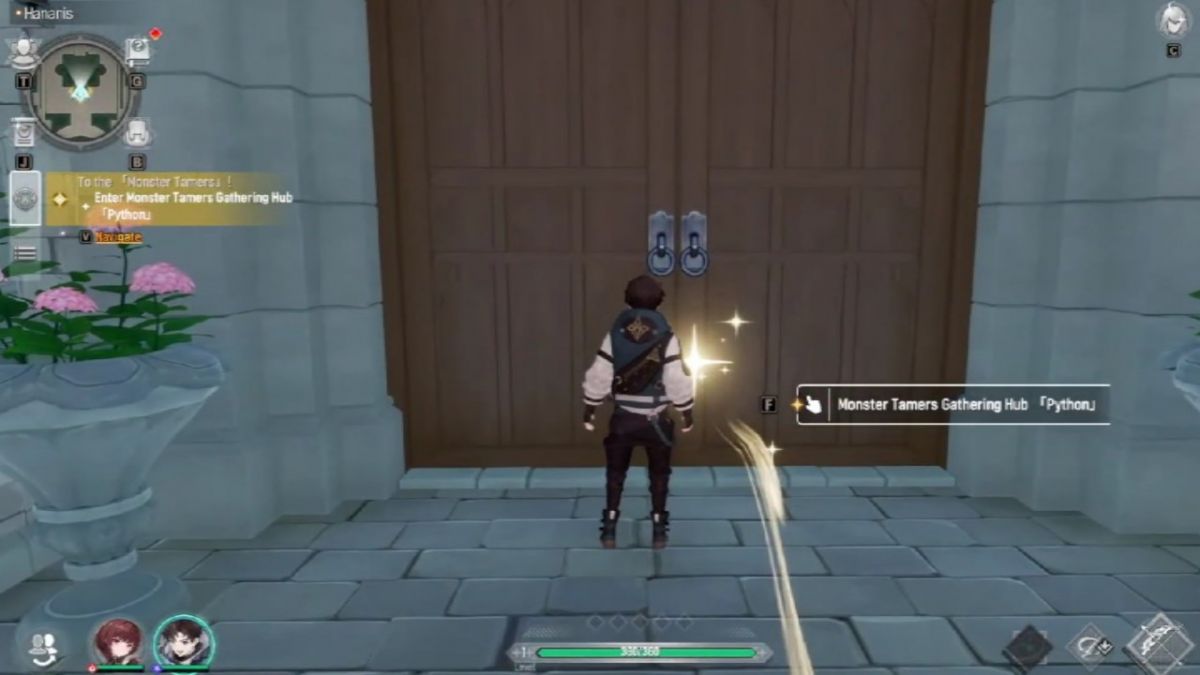Image resolution: width=1200 pixels, height=675 pixels.
Task: Select the emblem quest tab left of tracker
Action: tap(25, 199)
